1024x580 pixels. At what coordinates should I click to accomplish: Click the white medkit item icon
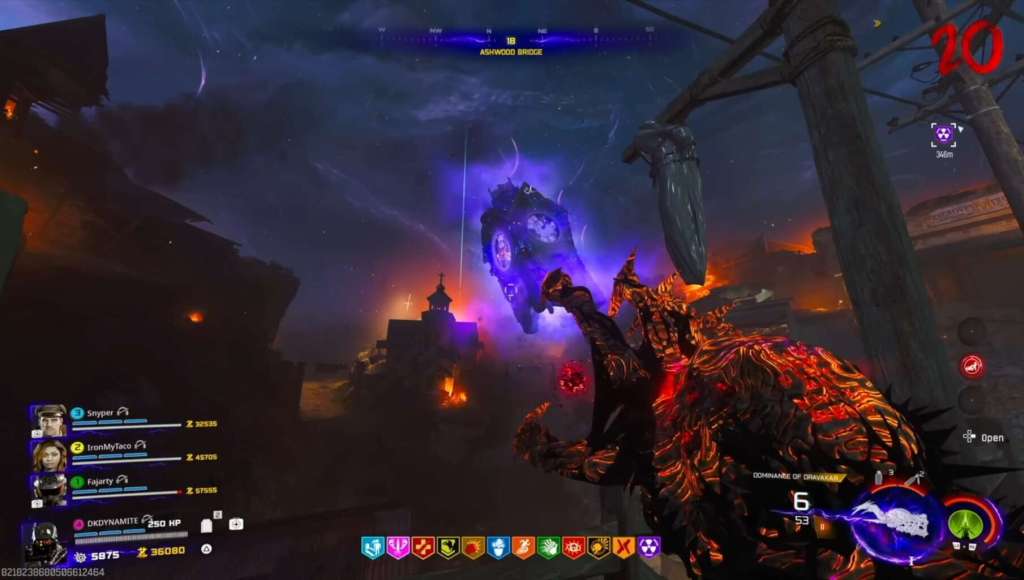coord(236,523)
